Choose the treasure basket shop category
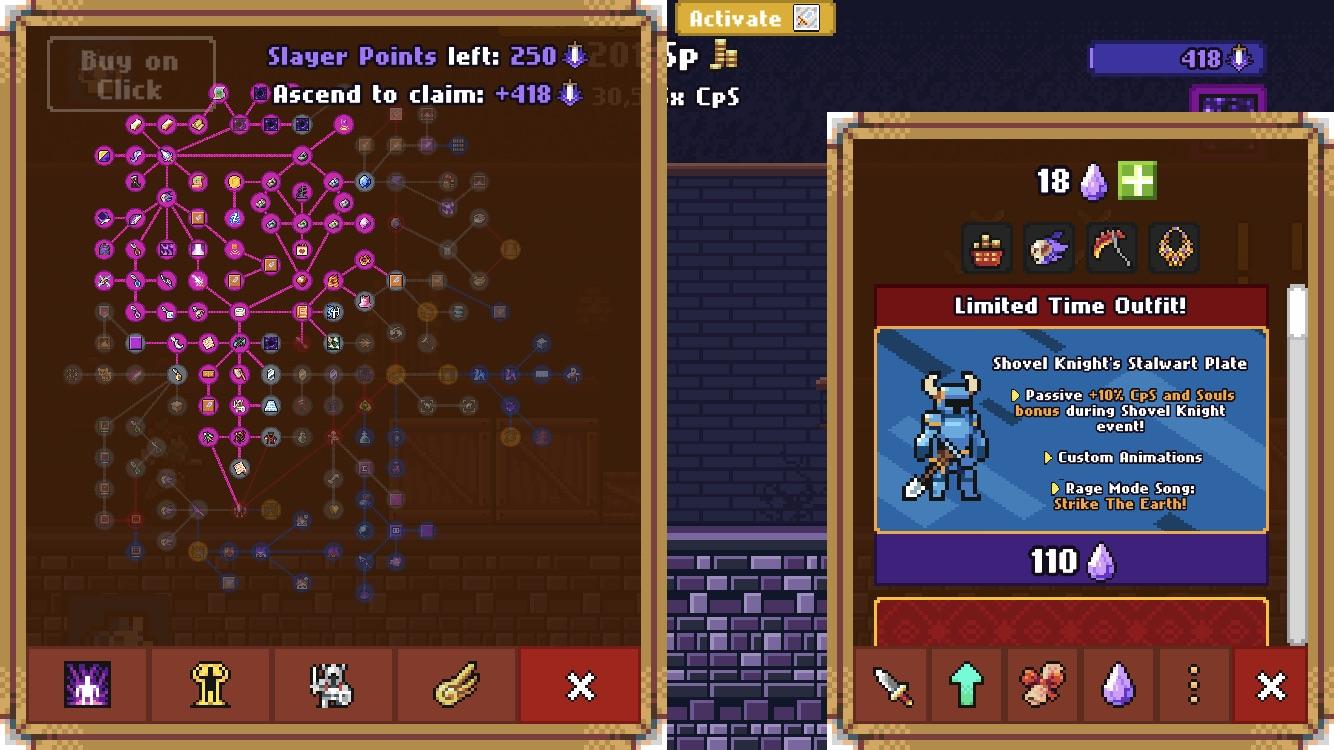Screen dimensions: 1334x750 (x=987, y=247)
